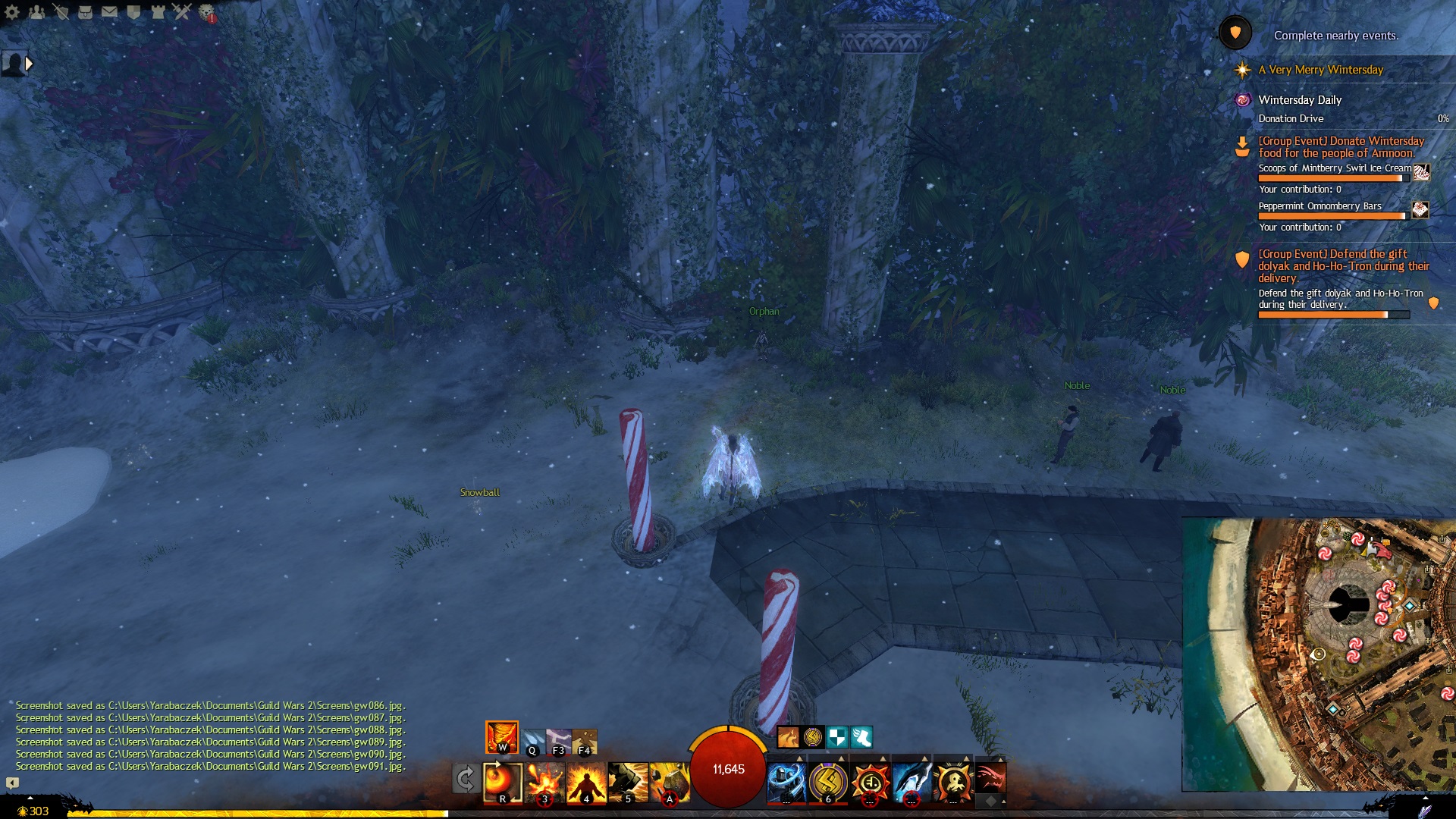Expand the party portrait arrow

click(30, 64)
